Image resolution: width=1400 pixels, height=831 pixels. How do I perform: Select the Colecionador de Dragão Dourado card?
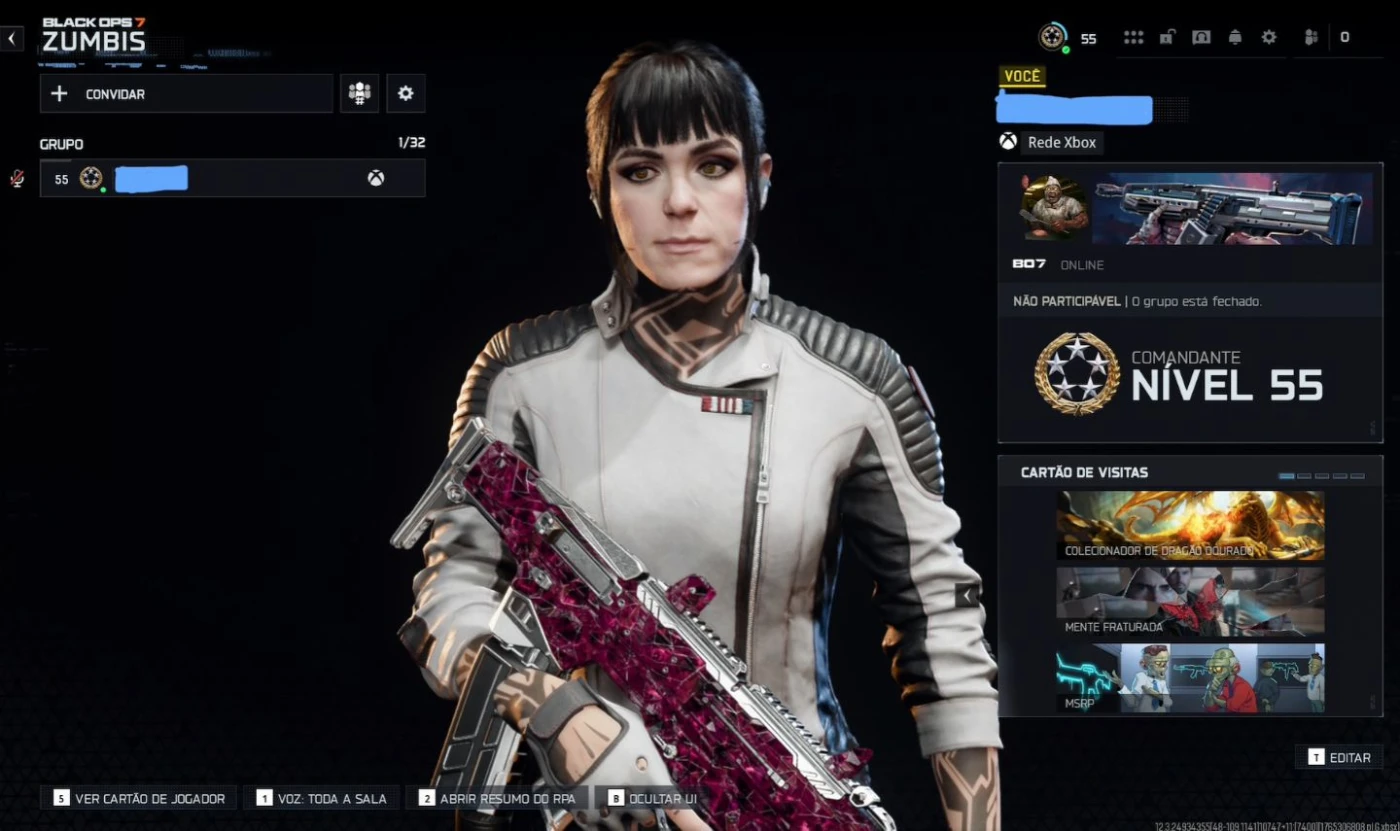(x=1190, y=525)
